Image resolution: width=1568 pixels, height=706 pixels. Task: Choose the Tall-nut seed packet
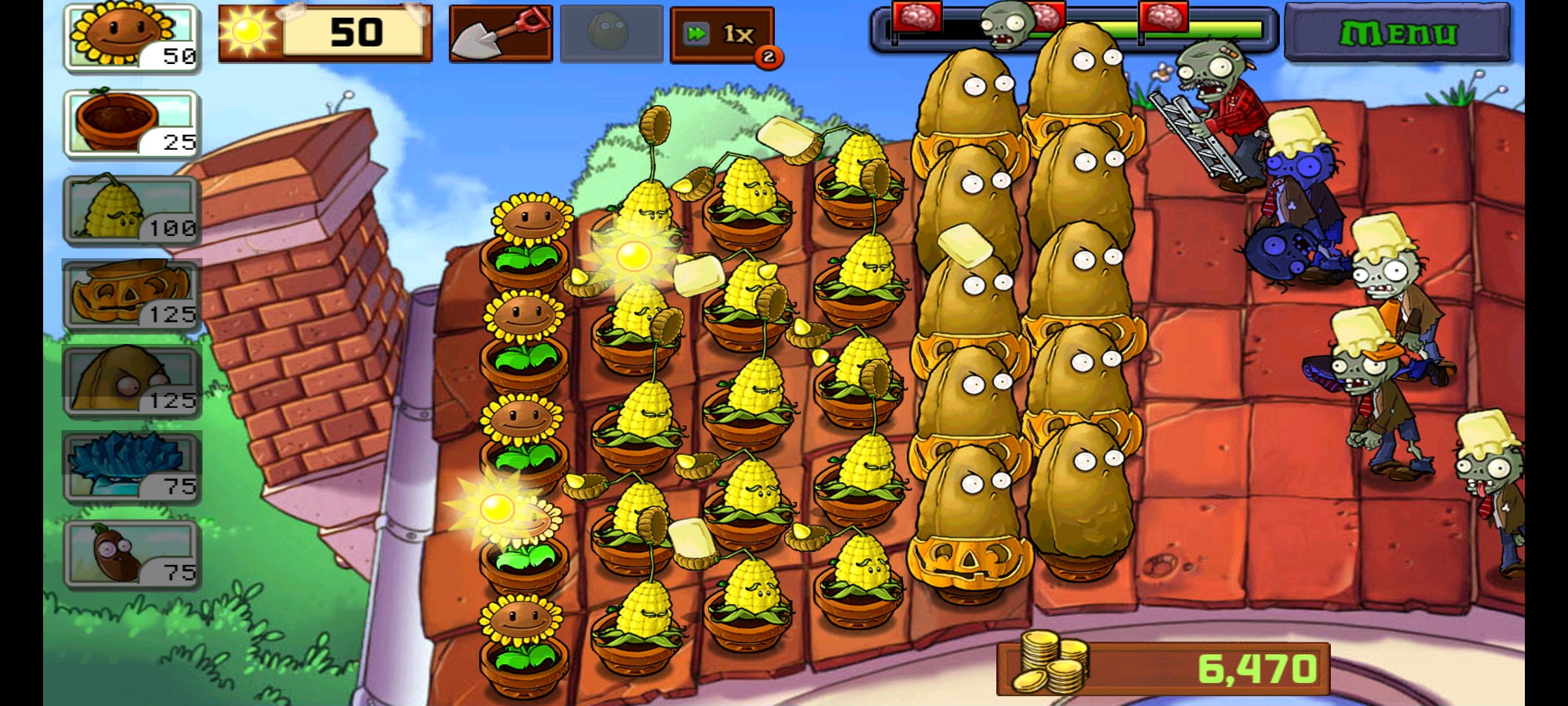131,382
